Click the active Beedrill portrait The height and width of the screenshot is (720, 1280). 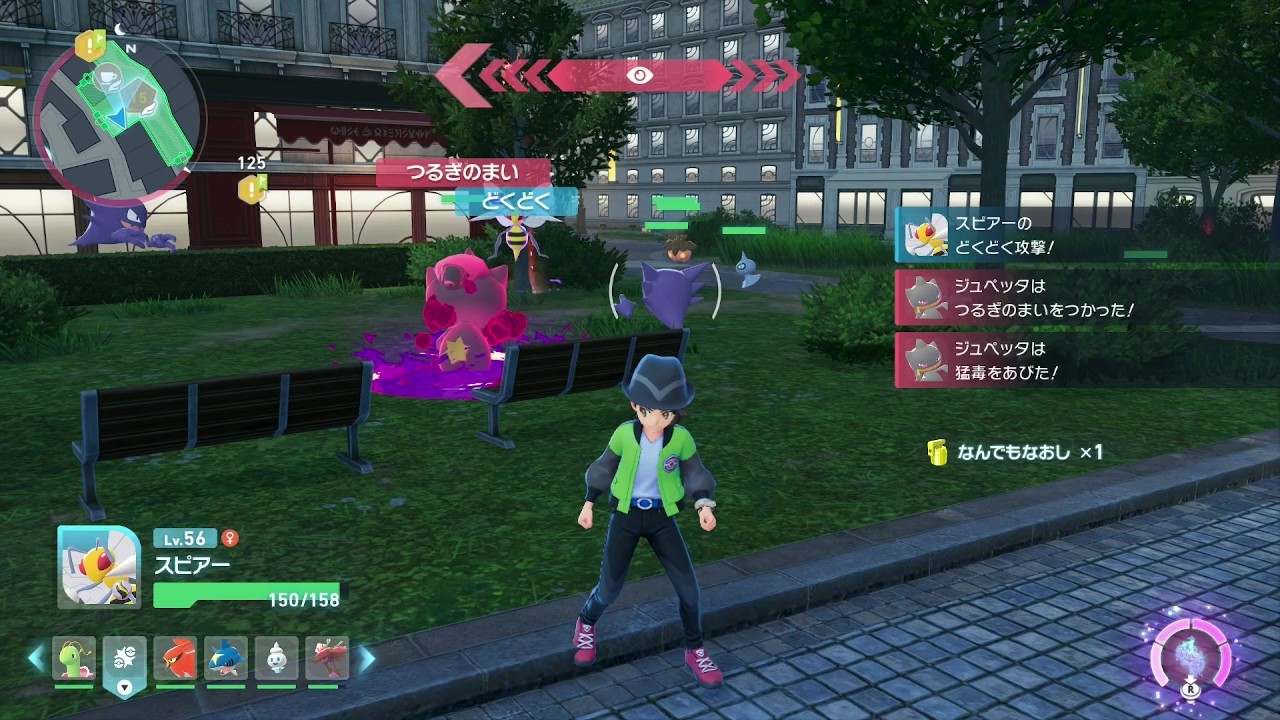pos(99,566)
